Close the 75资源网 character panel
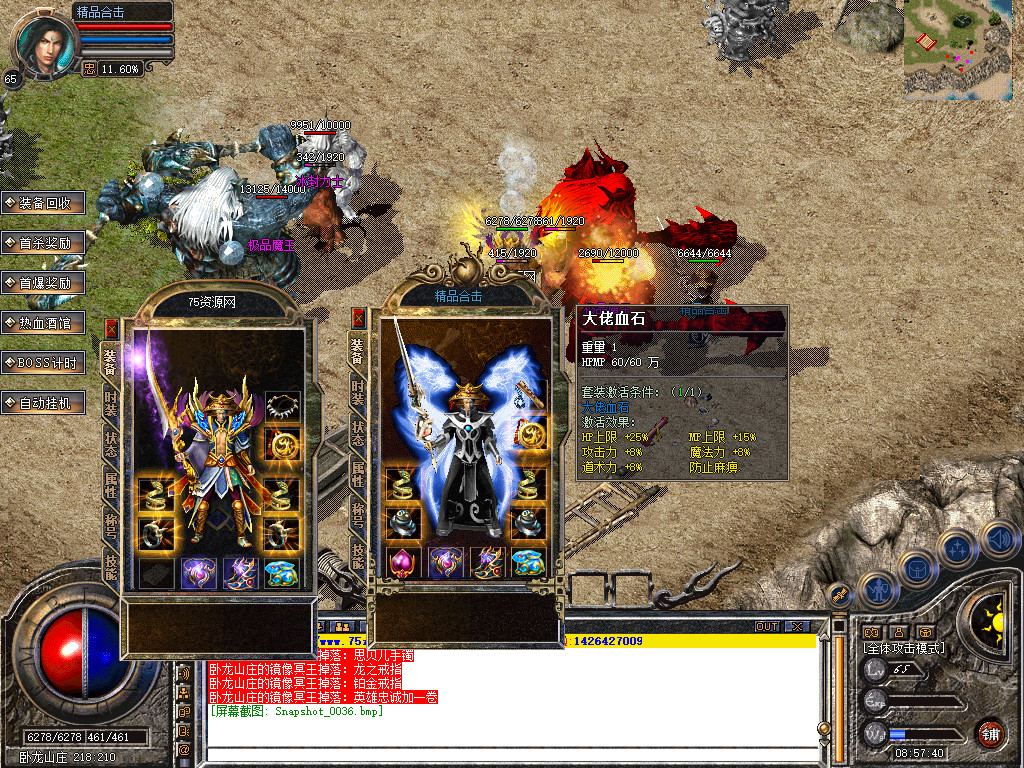Viewport: 1024px width, 768px height. click(x=111, y=327)
